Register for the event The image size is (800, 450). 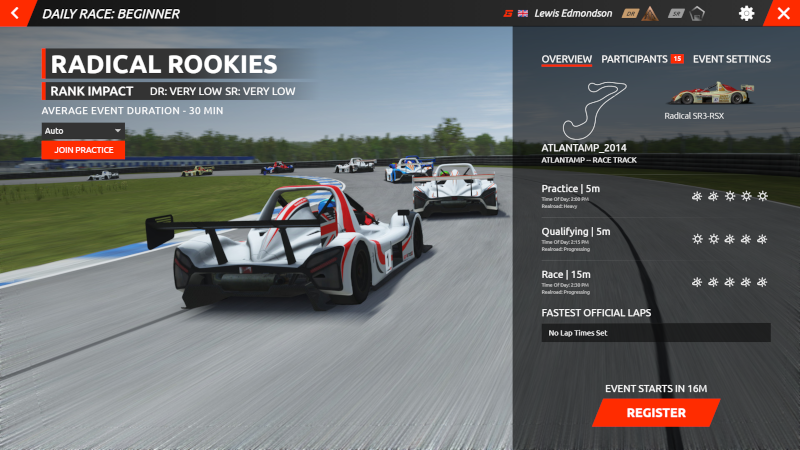tap(656, 412)
